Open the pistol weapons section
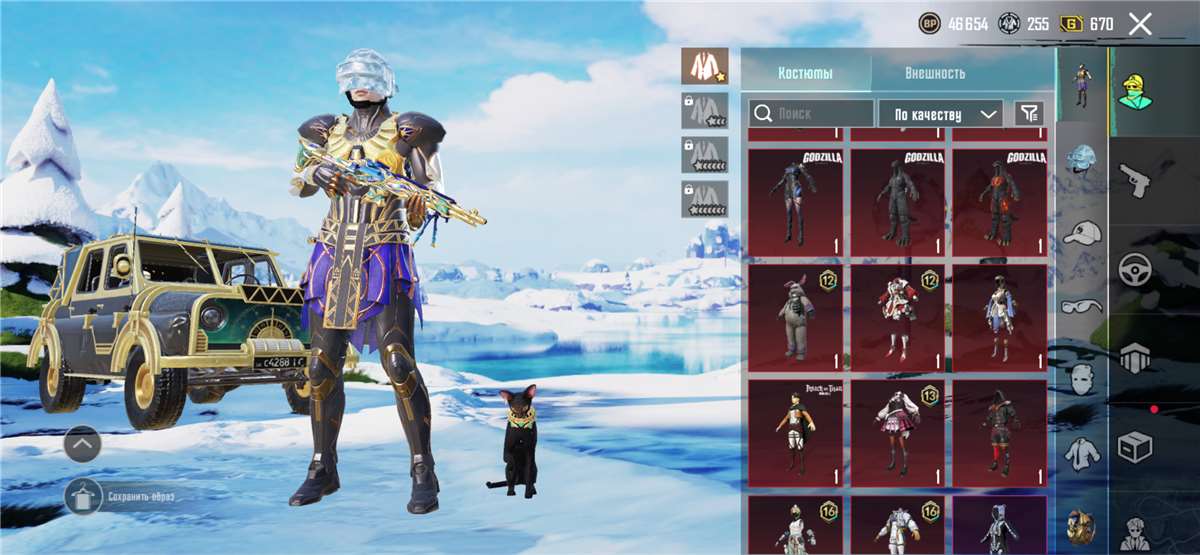The width and height of the screenshot is (1200, 555). 1135,183
